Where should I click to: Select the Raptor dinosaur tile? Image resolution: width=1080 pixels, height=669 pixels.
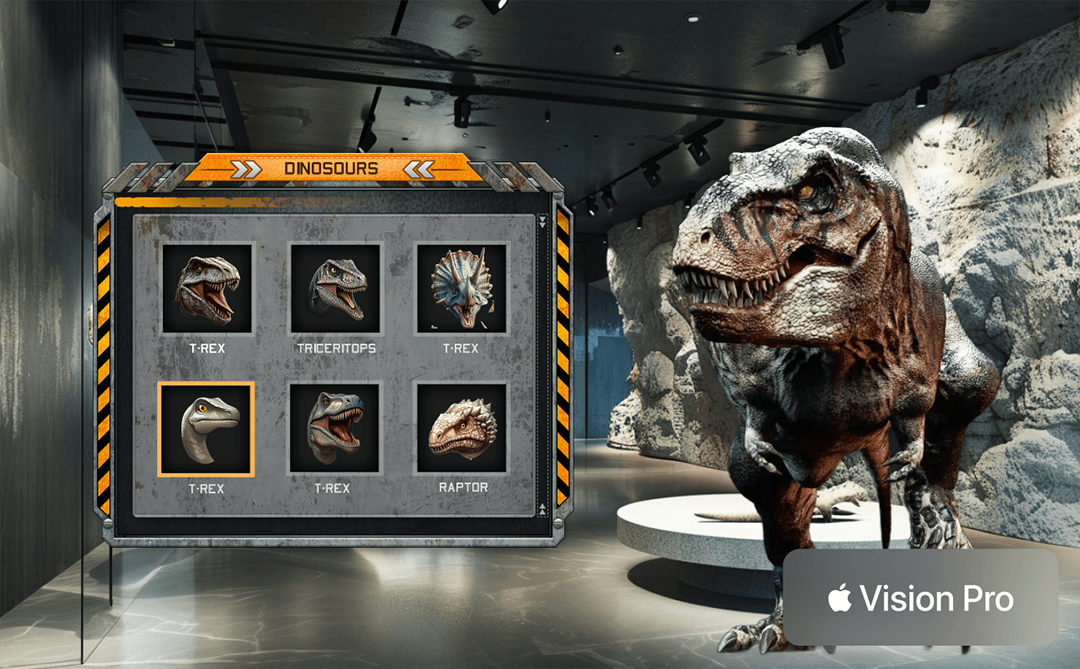(462, 429)
